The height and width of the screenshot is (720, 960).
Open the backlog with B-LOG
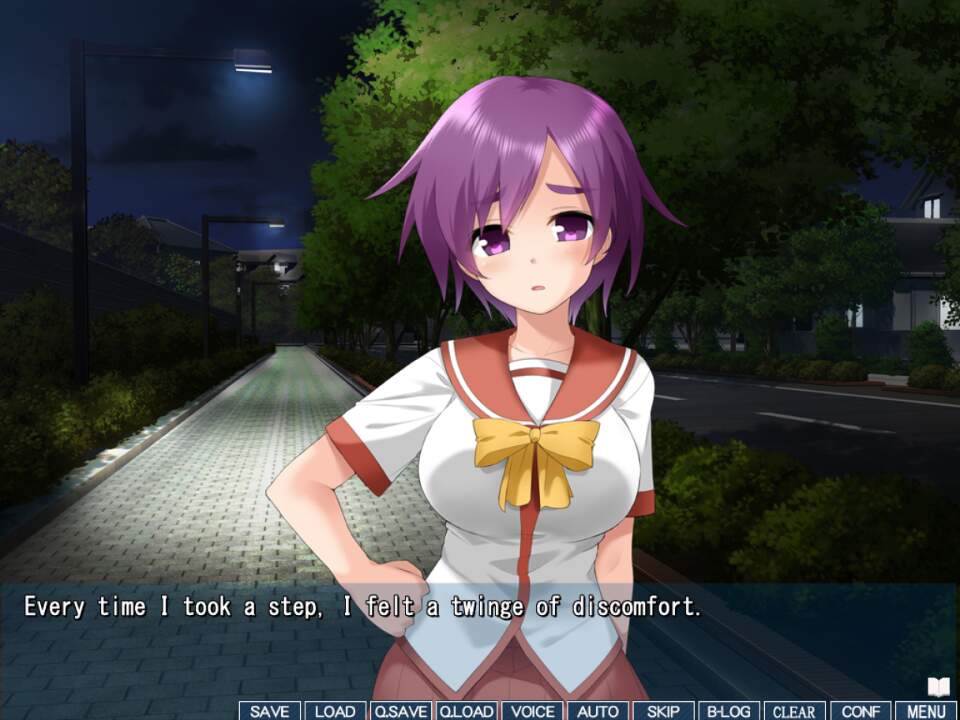point(729,711)
